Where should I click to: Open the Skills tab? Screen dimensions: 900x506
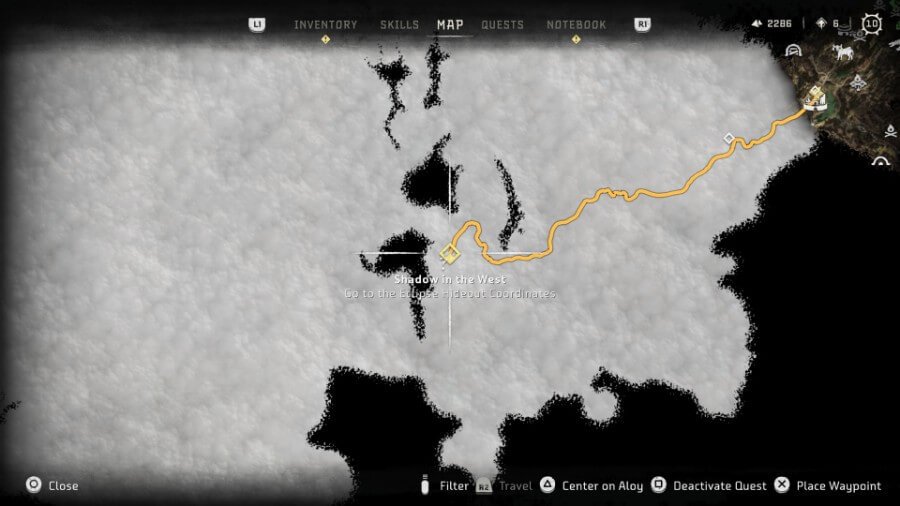(x=399, y=25)
